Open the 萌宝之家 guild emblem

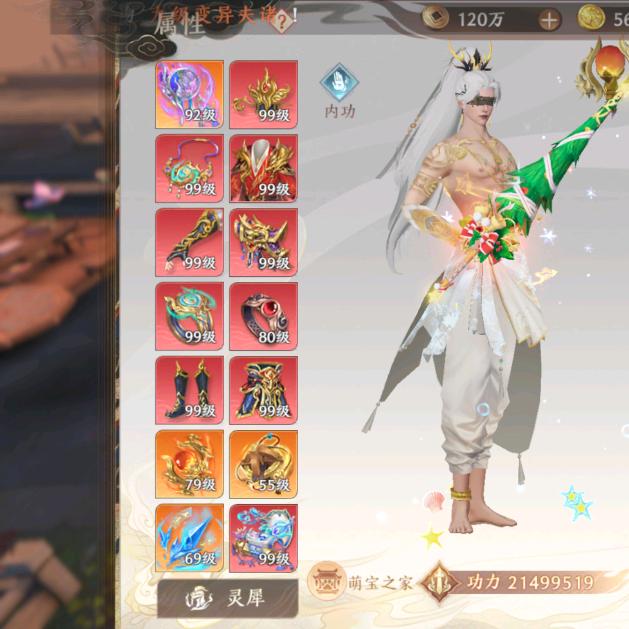[323, 582]
